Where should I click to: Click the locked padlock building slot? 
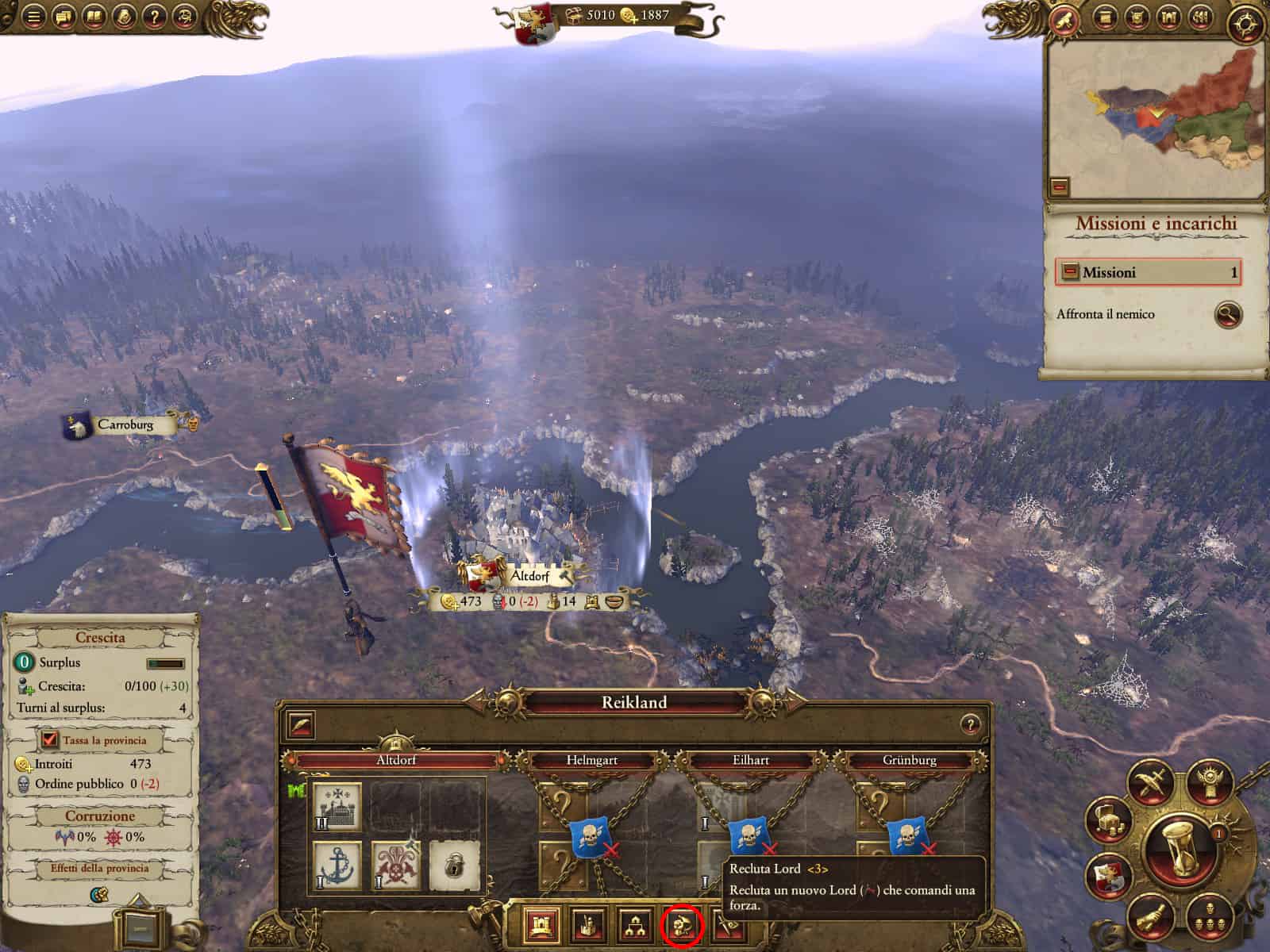pos(454,865)
